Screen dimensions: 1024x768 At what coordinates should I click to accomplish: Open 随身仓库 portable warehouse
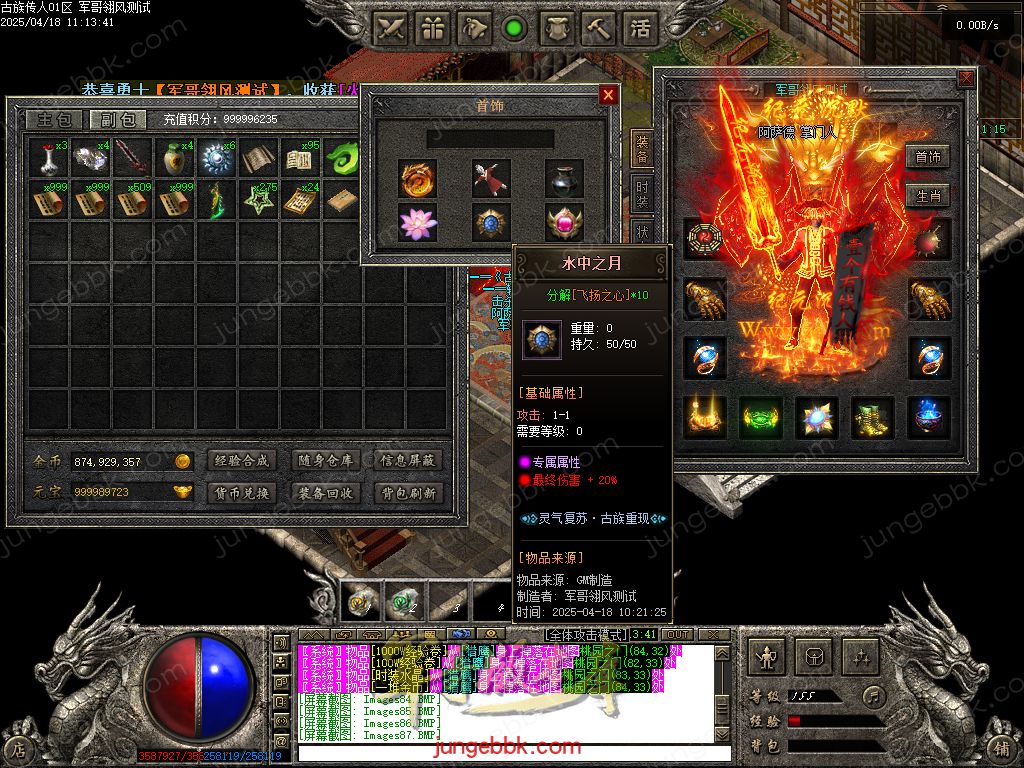pos(325,461)
